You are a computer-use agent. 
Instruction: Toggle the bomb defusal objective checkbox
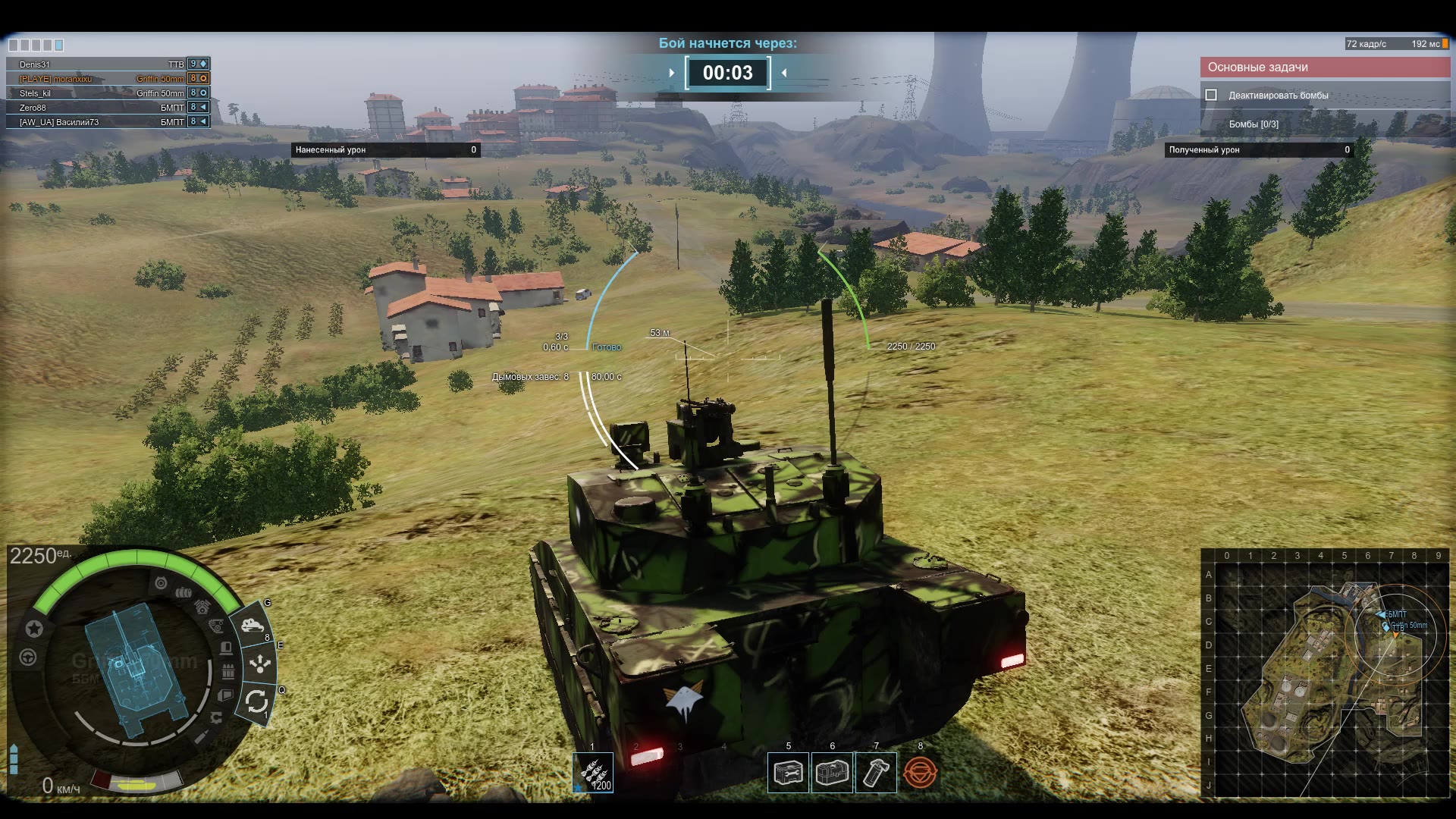pos(1211,96)
